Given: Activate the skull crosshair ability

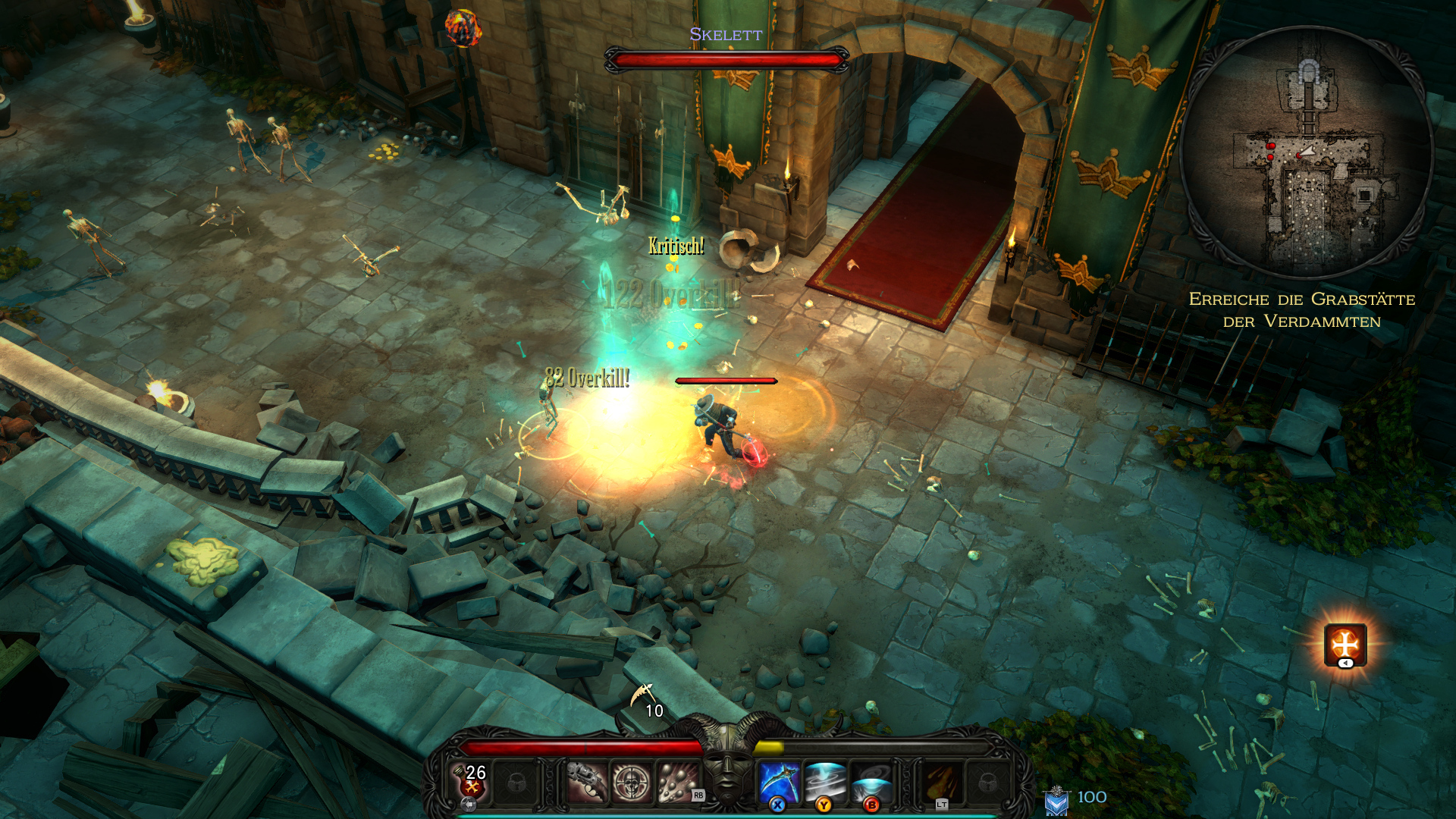Looking at the screenshot, I should pyautogui.click(x=631, y=780).
